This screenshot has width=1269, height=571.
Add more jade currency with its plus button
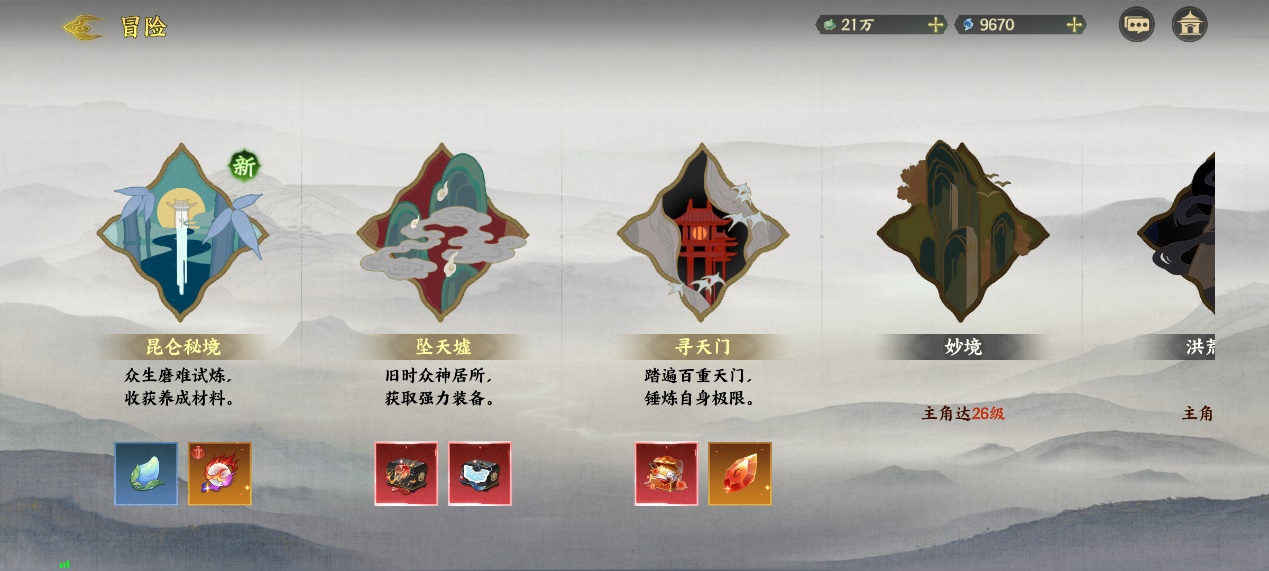935,25
